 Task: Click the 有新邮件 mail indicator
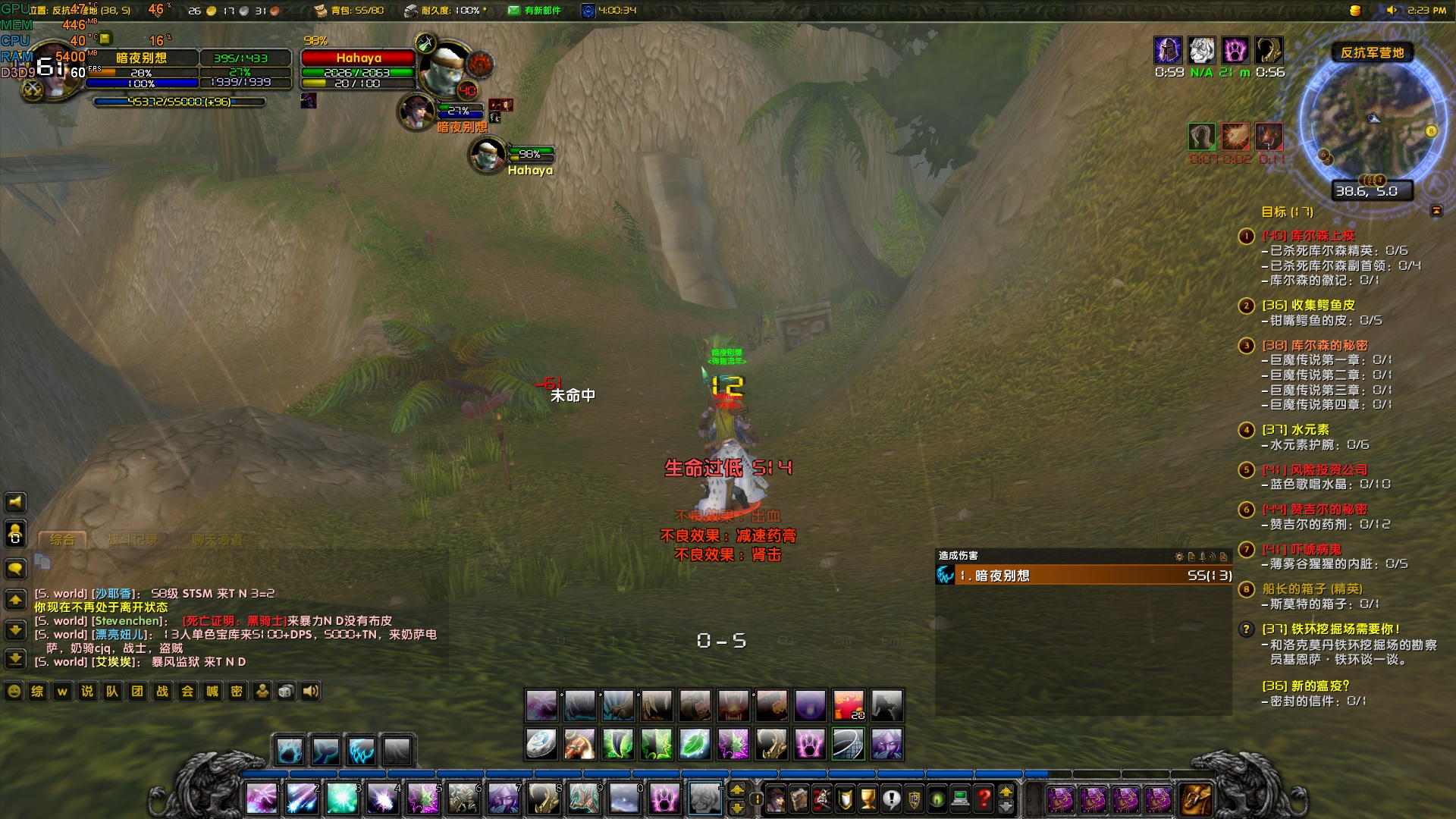click(x=535, y=11)
